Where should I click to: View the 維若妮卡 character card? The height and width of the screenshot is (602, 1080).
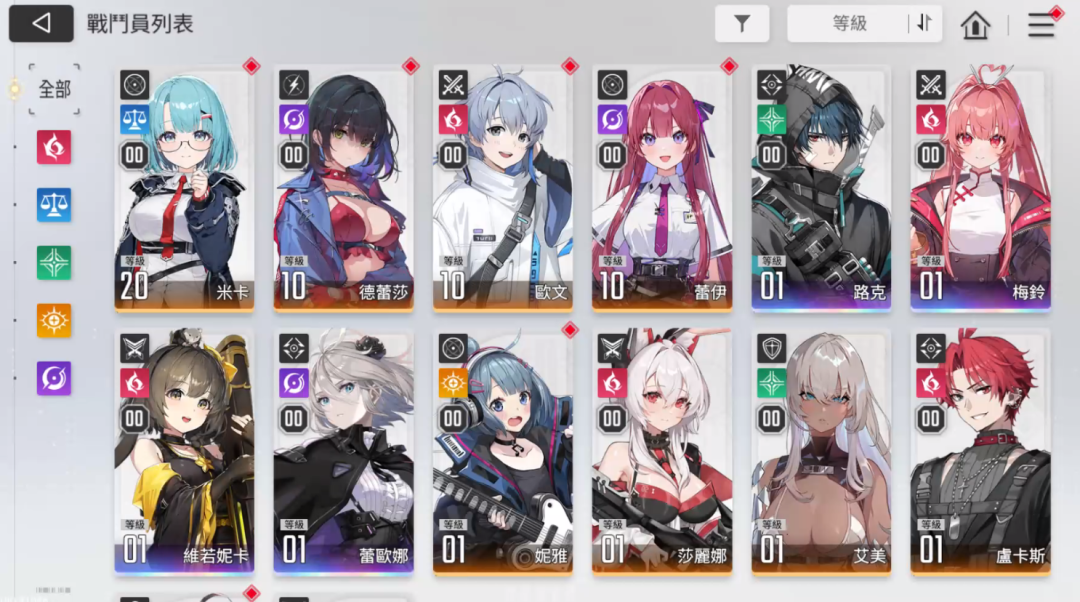pos(184,452)
